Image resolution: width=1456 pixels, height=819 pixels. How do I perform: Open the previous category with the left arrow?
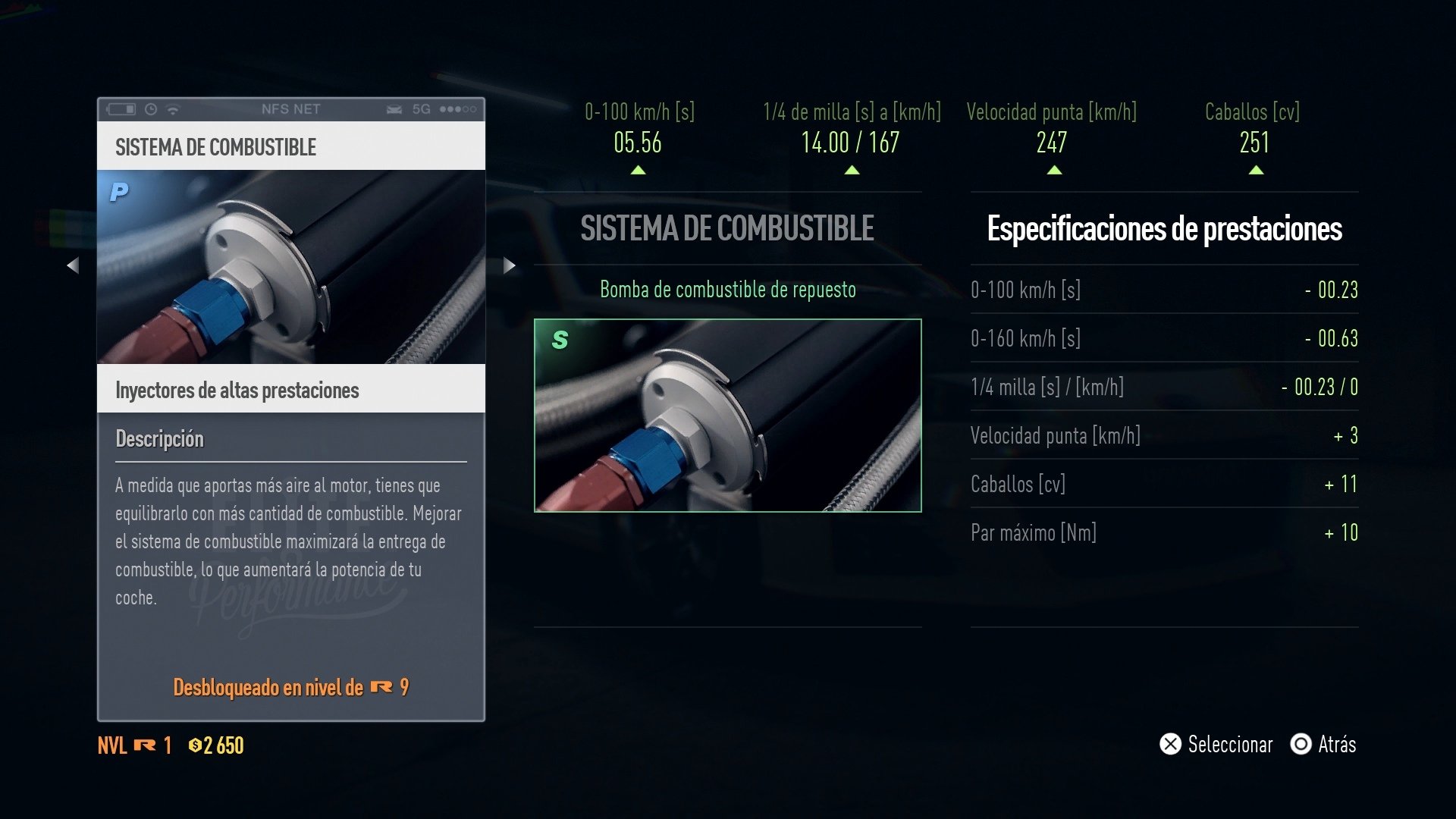pyautogui.click(x=74, y=265)
